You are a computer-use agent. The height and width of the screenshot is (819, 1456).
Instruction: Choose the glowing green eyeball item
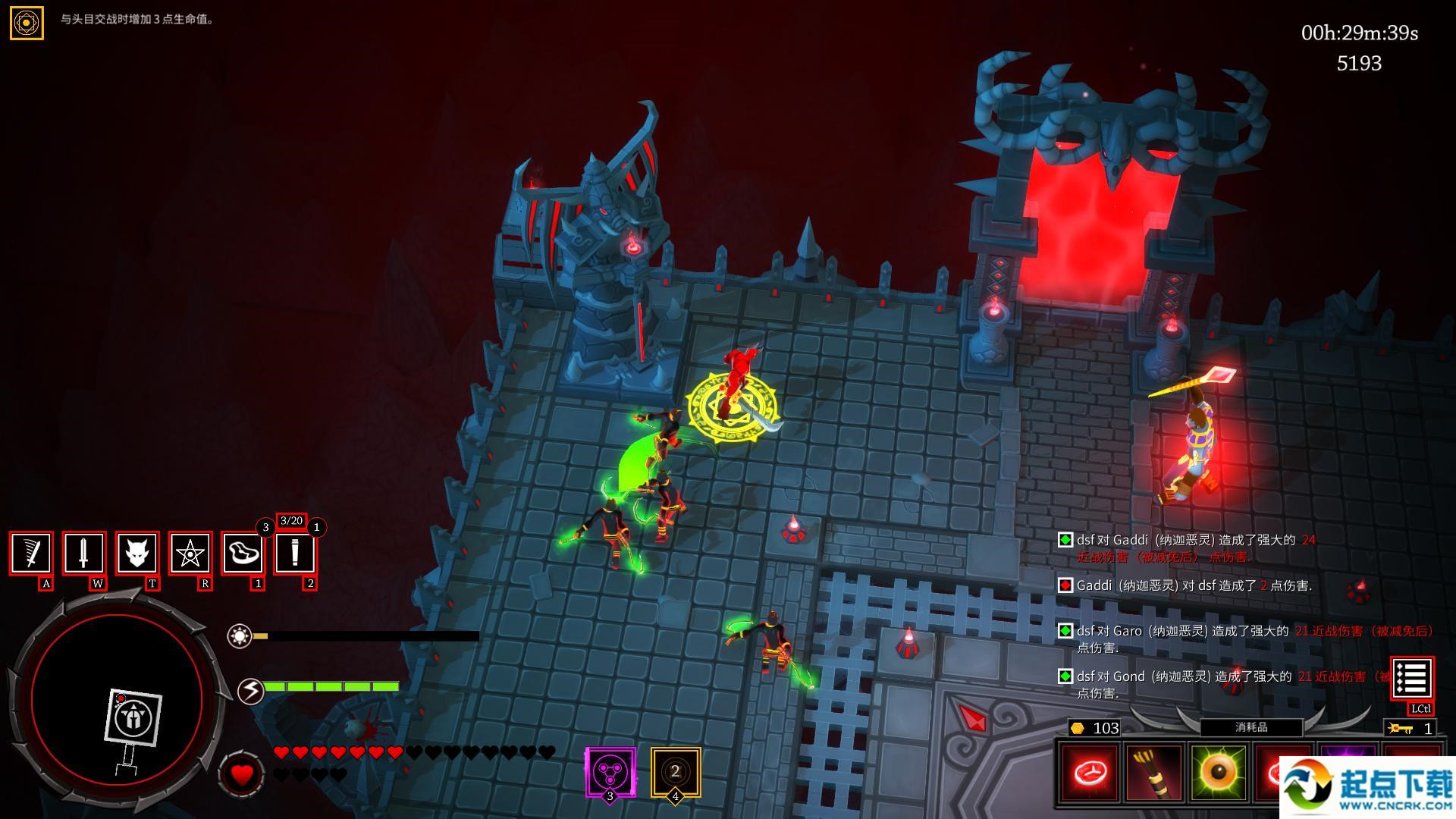pyautogui.click(x=1219, y=773)
